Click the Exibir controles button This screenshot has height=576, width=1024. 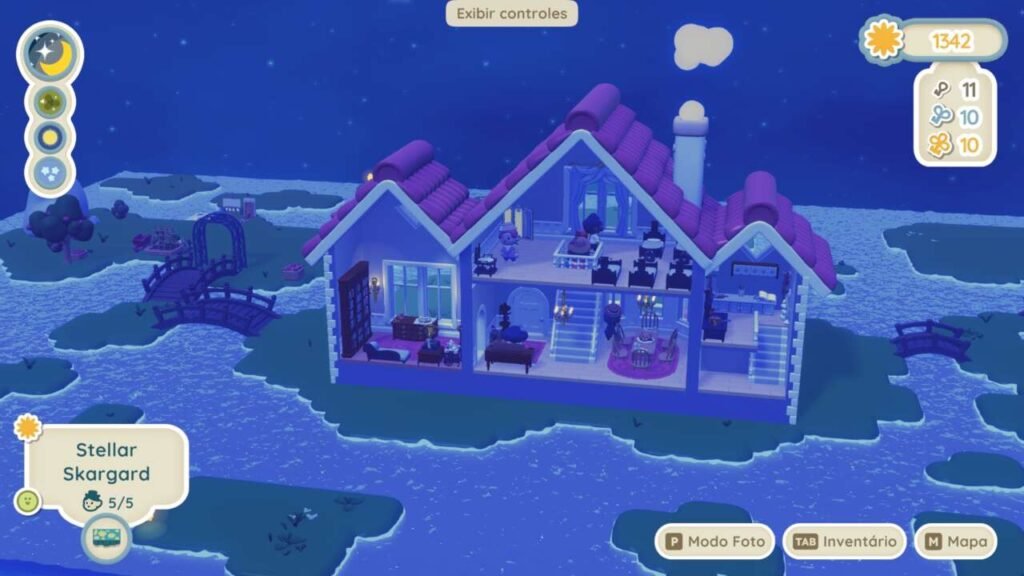(511, 14)
